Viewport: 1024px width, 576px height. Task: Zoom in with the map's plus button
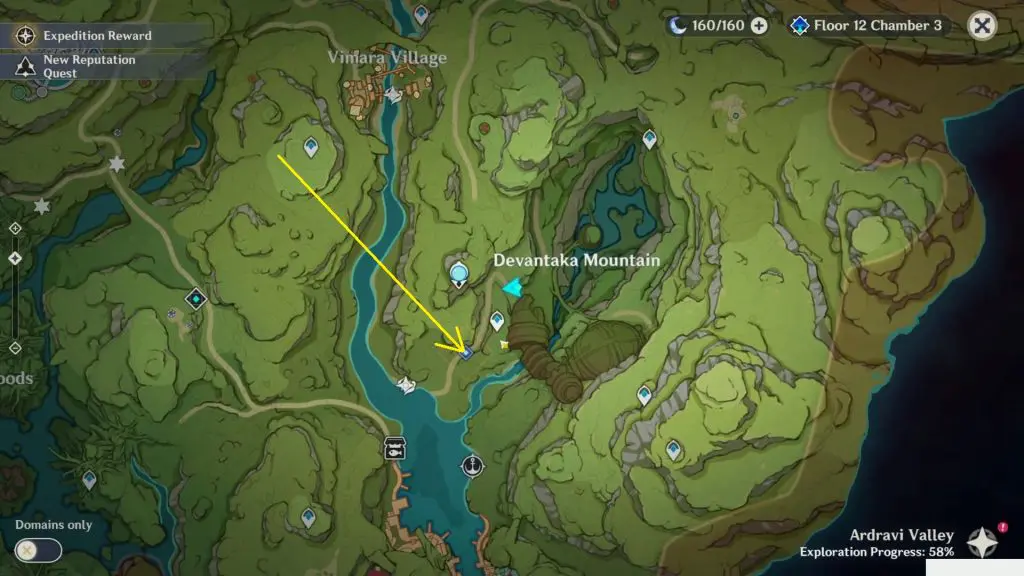click(x=15, y=228)
